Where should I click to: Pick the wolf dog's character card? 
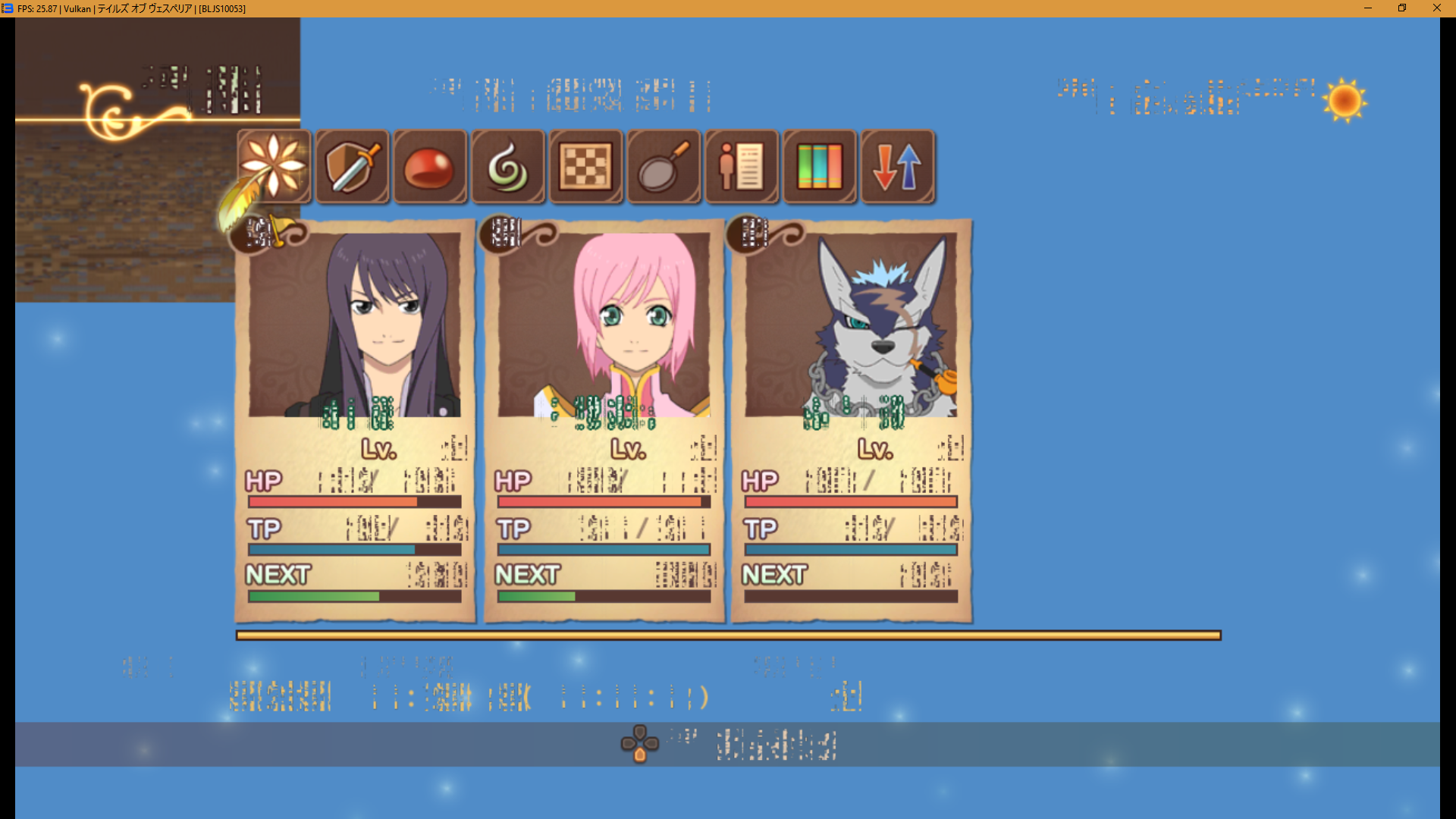(851, 421)
